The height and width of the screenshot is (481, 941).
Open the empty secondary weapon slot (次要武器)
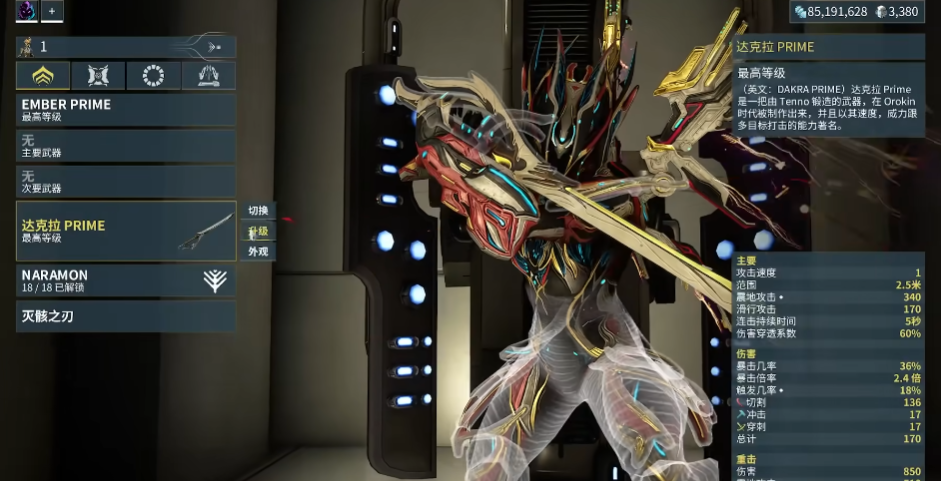(126, 181)
